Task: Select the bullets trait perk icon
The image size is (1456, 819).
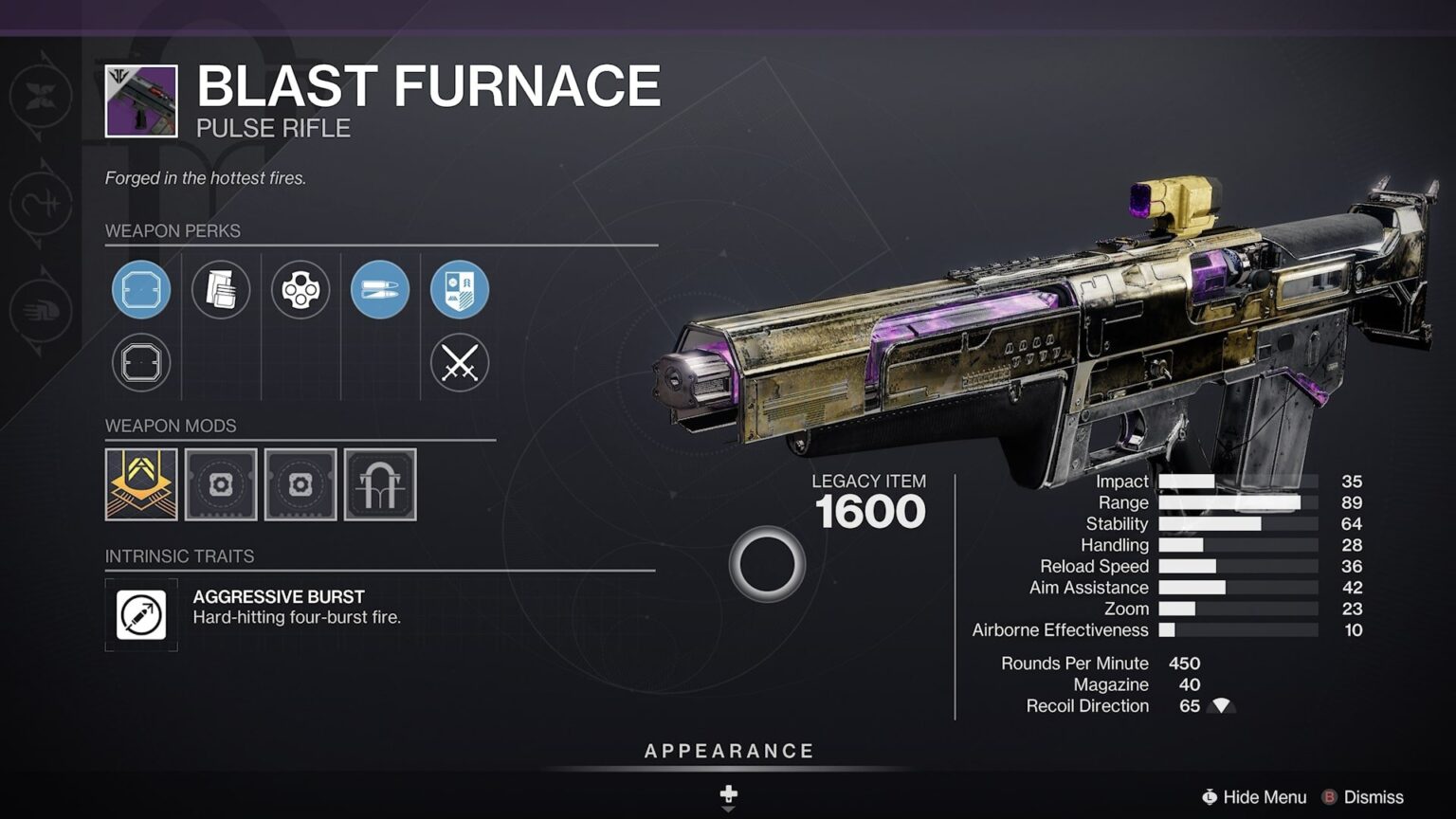Action: (380, 289)
